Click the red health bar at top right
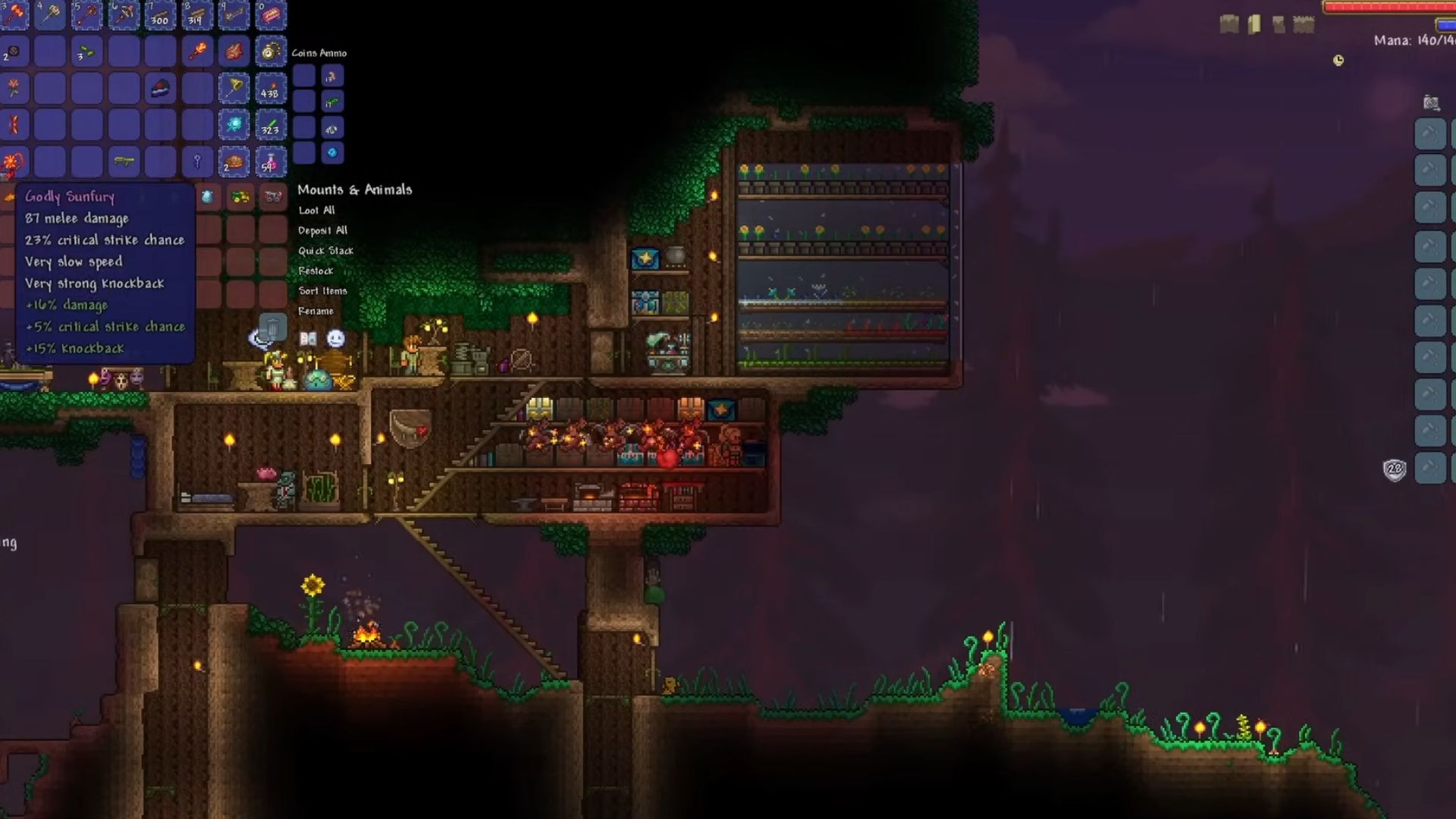The width and height of the screenshot is (1456, 819). [1388, 8]
